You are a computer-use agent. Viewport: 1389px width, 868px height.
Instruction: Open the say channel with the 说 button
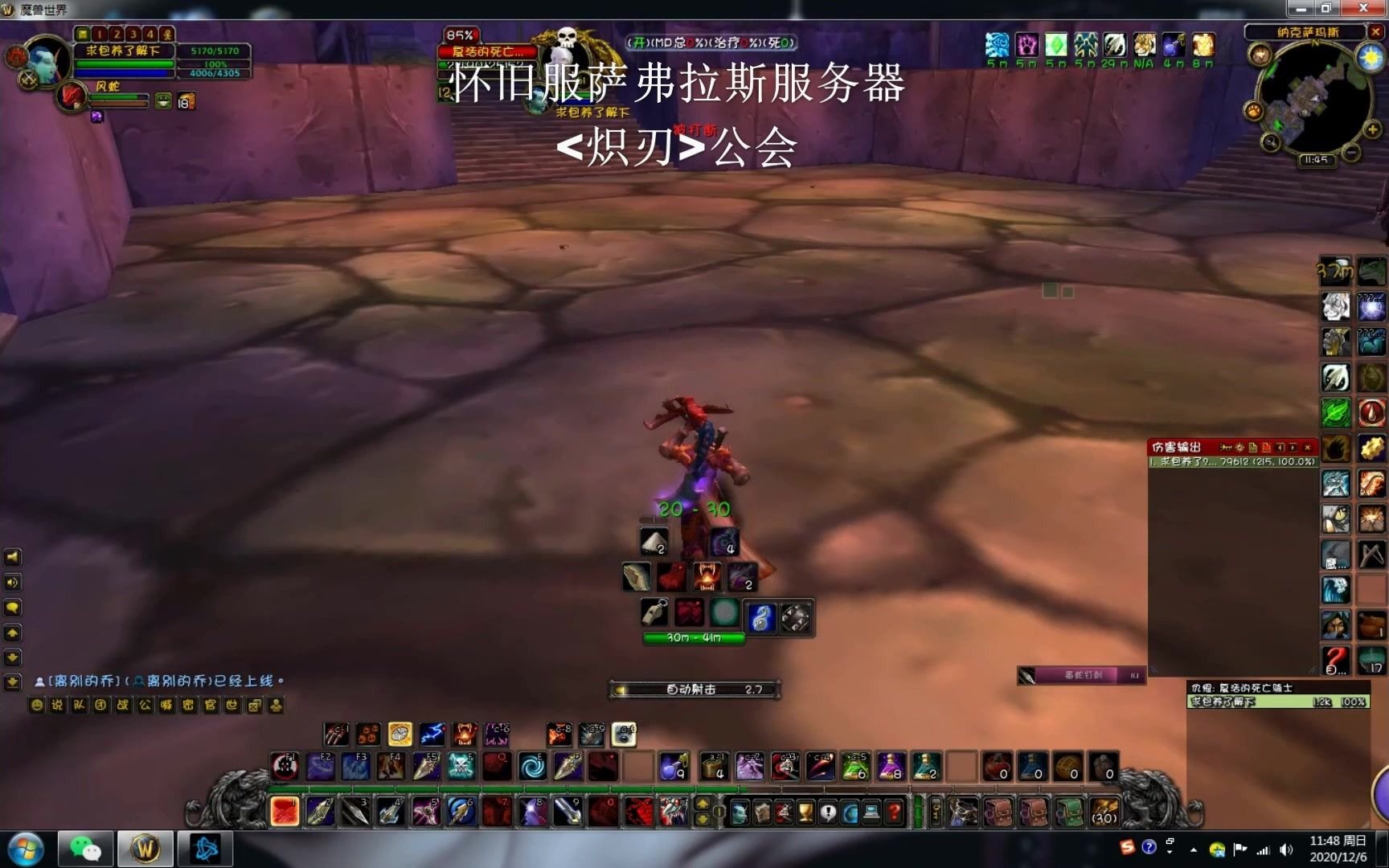57,705
